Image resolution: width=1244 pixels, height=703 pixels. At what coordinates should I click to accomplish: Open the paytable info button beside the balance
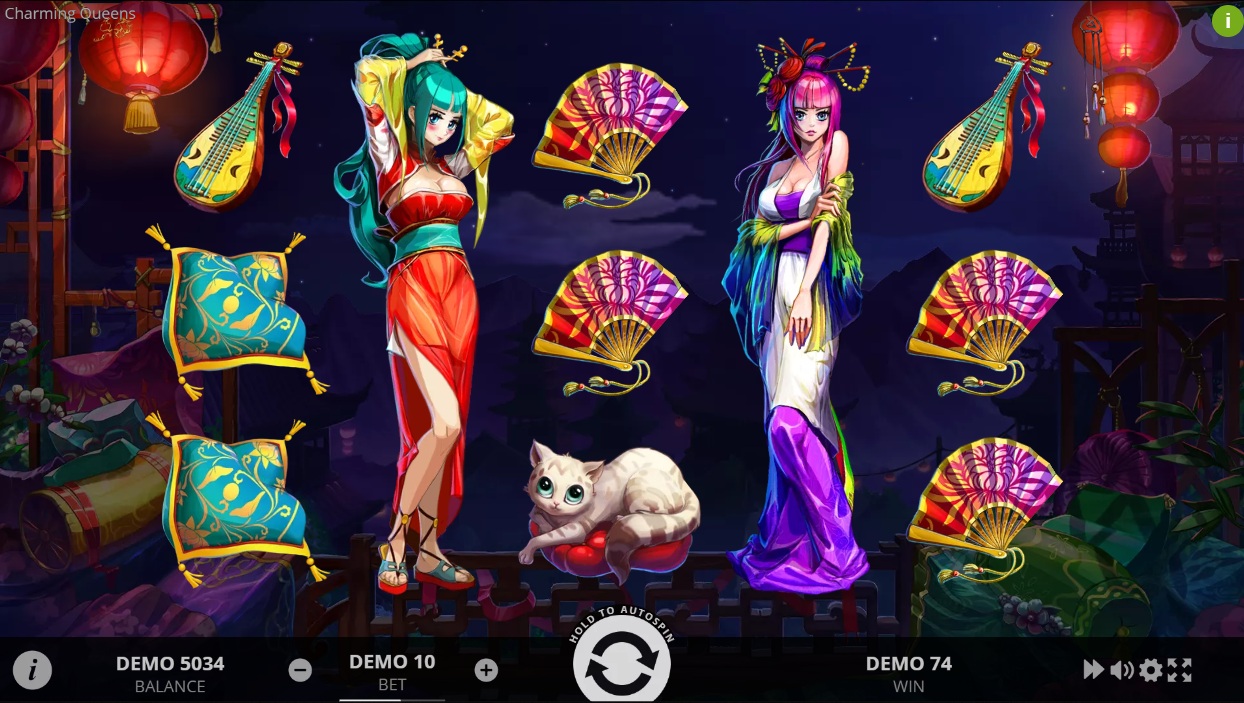pos(32,670)
